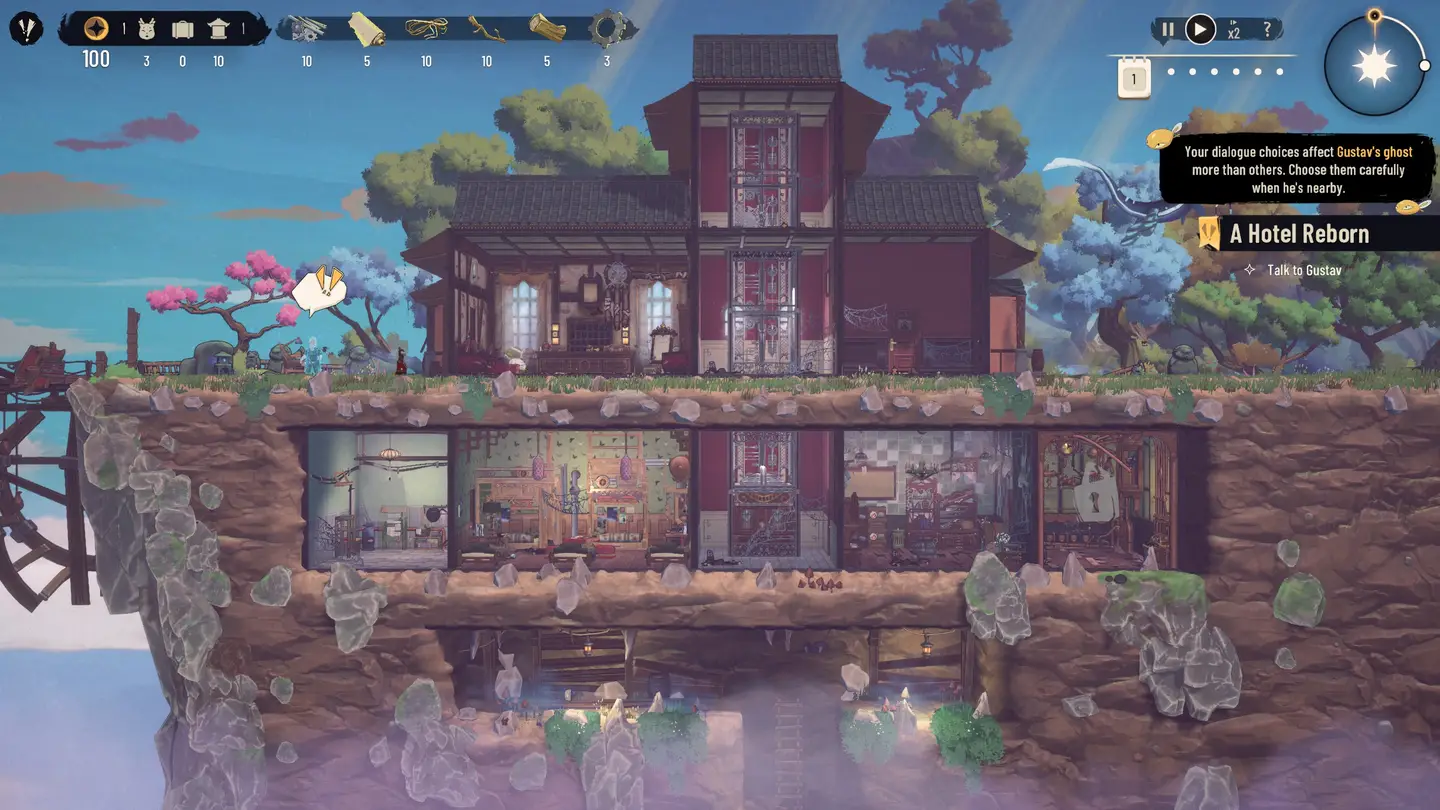Pause the game time

[1167, 29]
